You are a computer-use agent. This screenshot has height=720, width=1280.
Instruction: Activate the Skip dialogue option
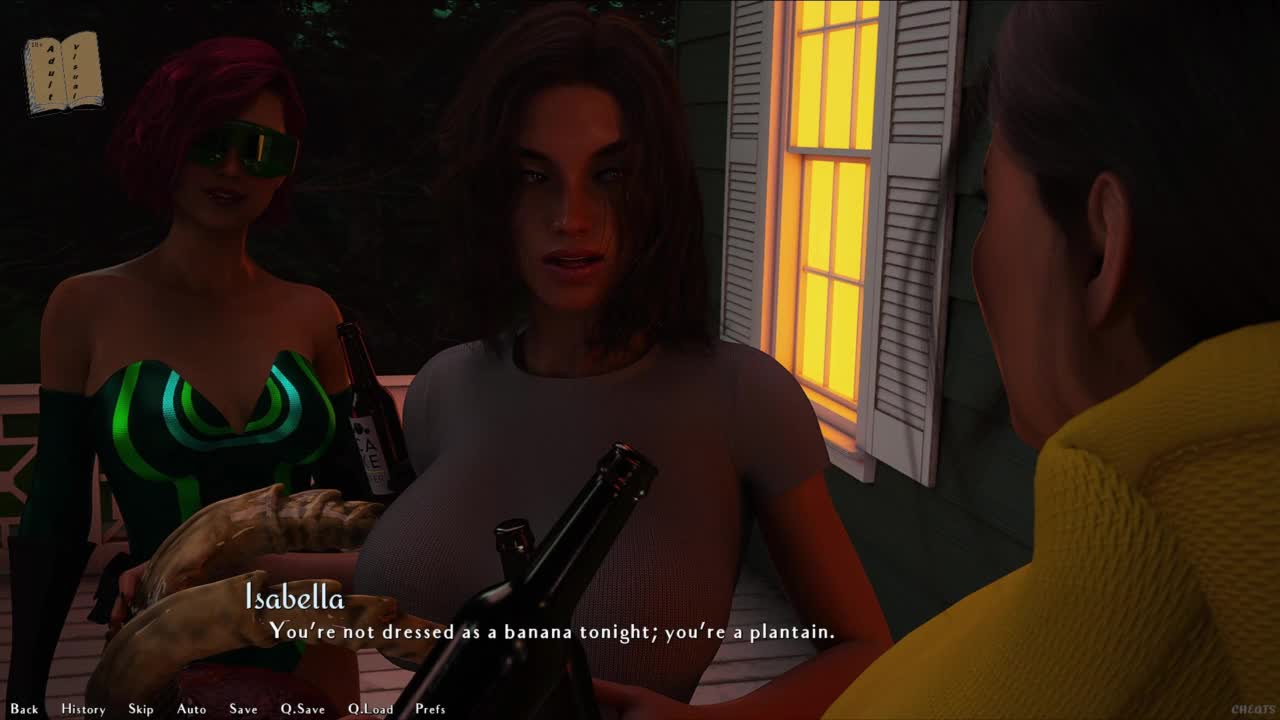pyautogui.click(x=141, y=709)
